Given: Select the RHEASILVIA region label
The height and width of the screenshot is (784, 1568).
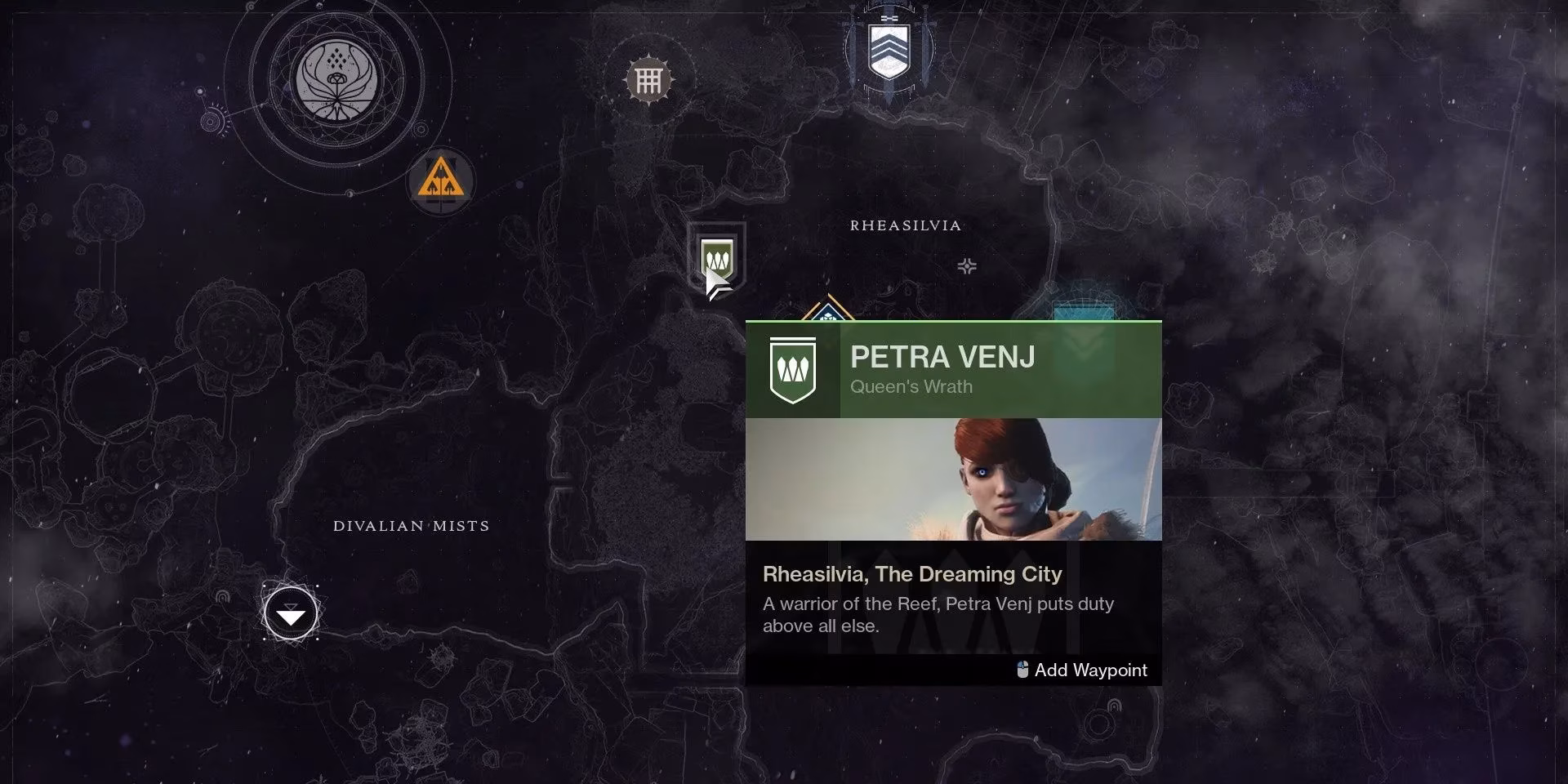Looking at the screenshot, I should click(905, 225).
